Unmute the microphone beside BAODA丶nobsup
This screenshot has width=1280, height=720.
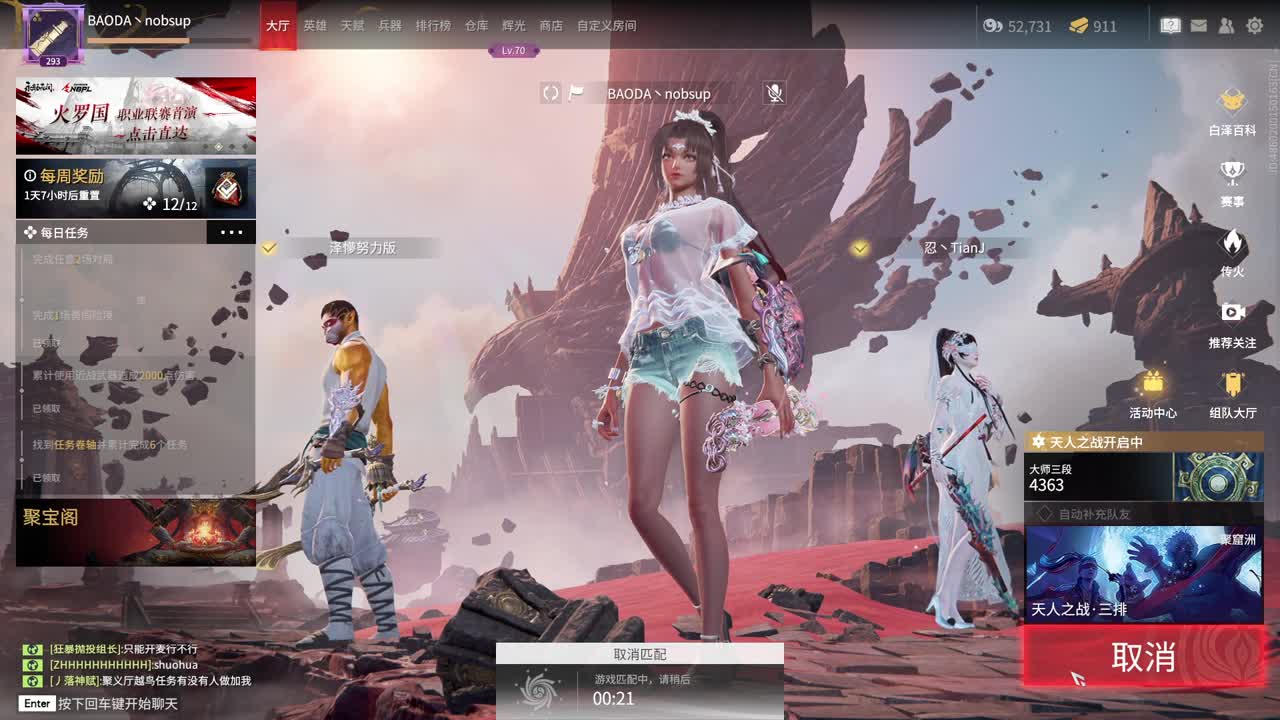pyautogui.click(x=773, y=93)
